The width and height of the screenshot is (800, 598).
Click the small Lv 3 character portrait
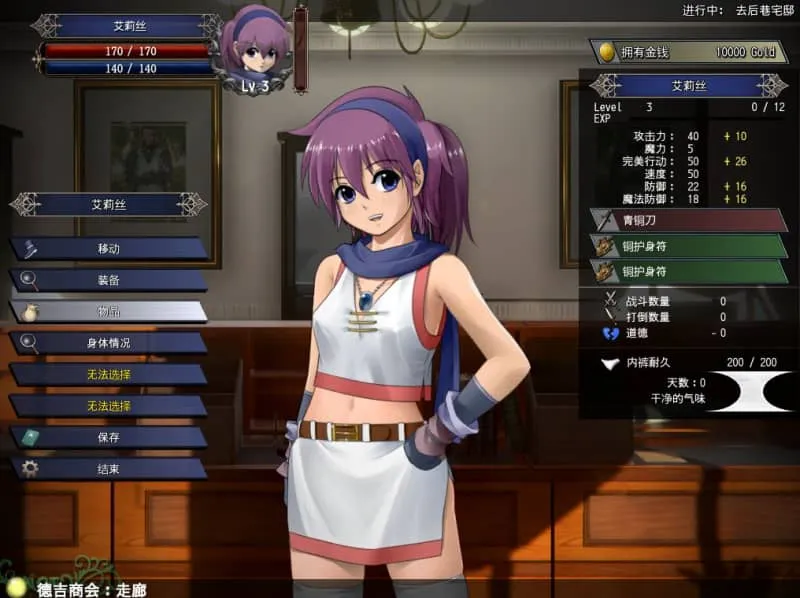pyautogui.click(x=255, y=52)
